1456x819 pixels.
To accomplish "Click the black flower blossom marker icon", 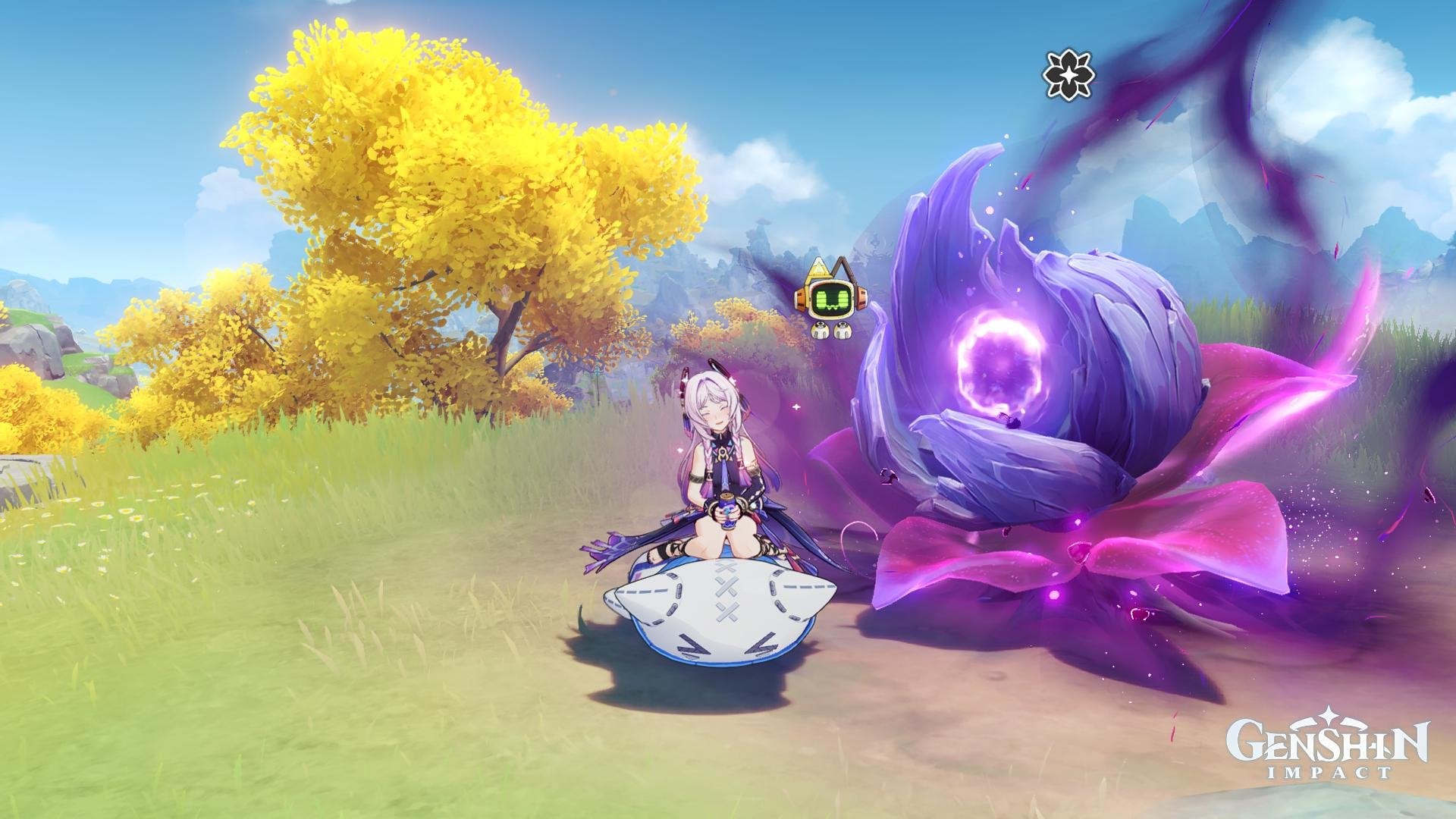I will pyautogui.click(x=1068, y=76).
